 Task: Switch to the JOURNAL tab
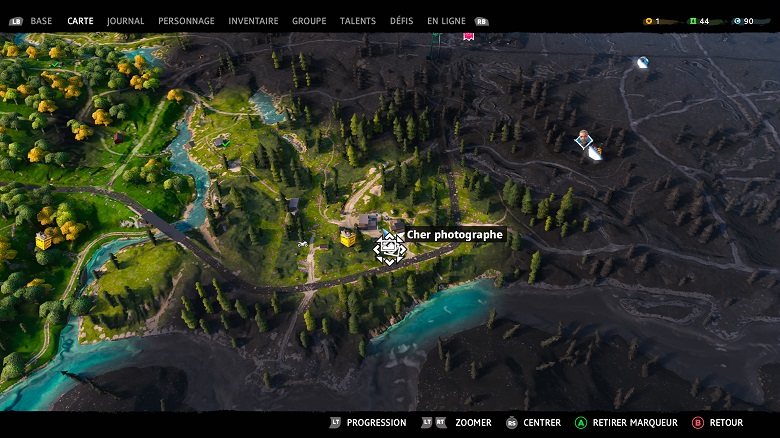coord(125,21)
